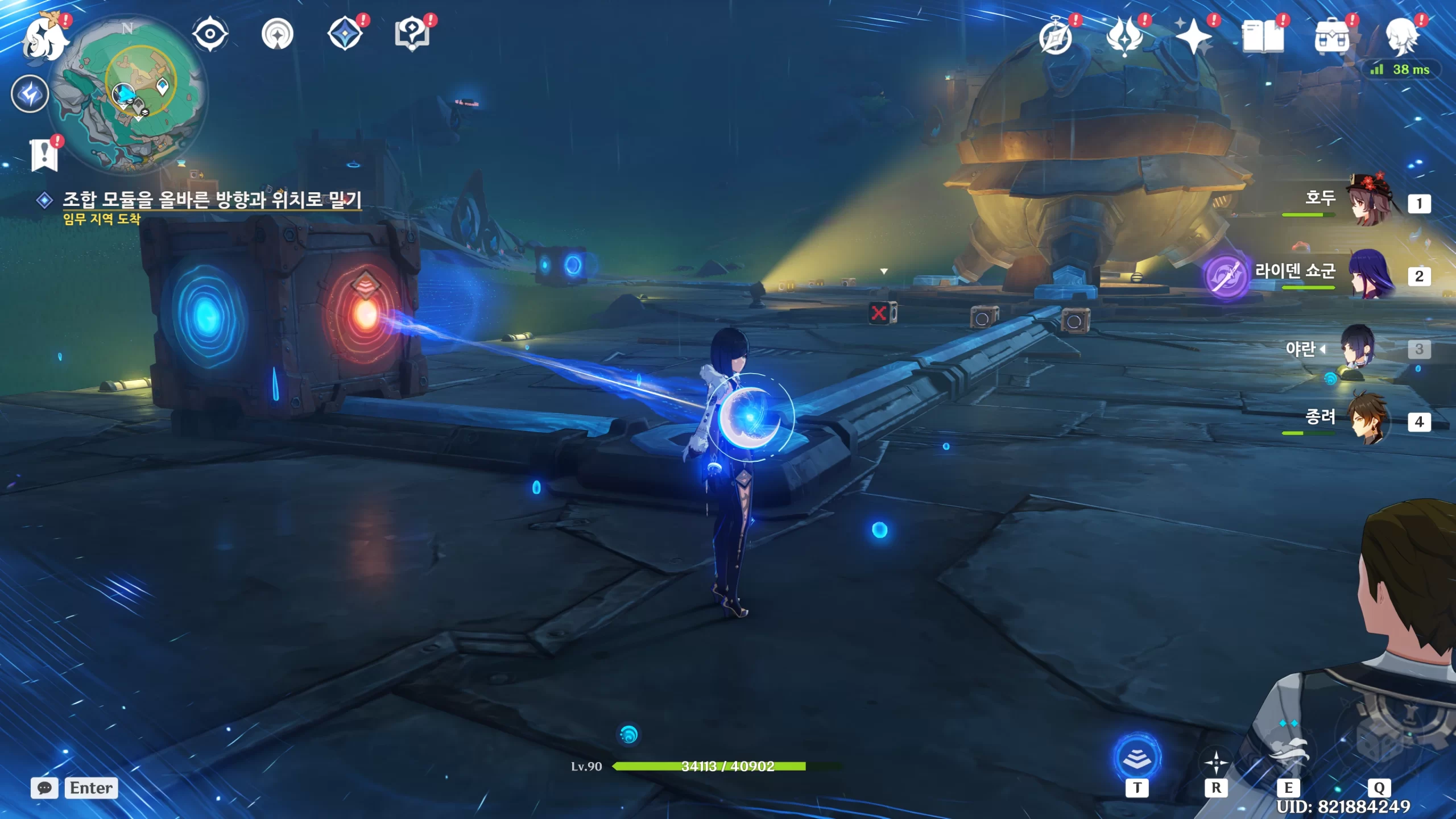The height and width of the screenshot is (819, 1456).
Task: Open the compass events icon
Action: click(x=1056, y=38)
